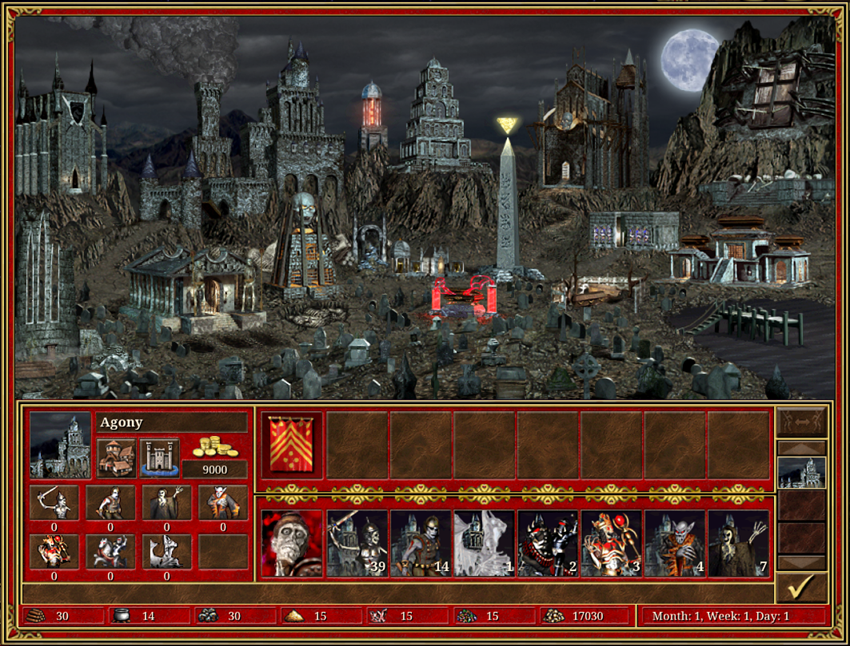Click the vampire creature growth icon
This screenshot has height=646, width=850.
222,502
